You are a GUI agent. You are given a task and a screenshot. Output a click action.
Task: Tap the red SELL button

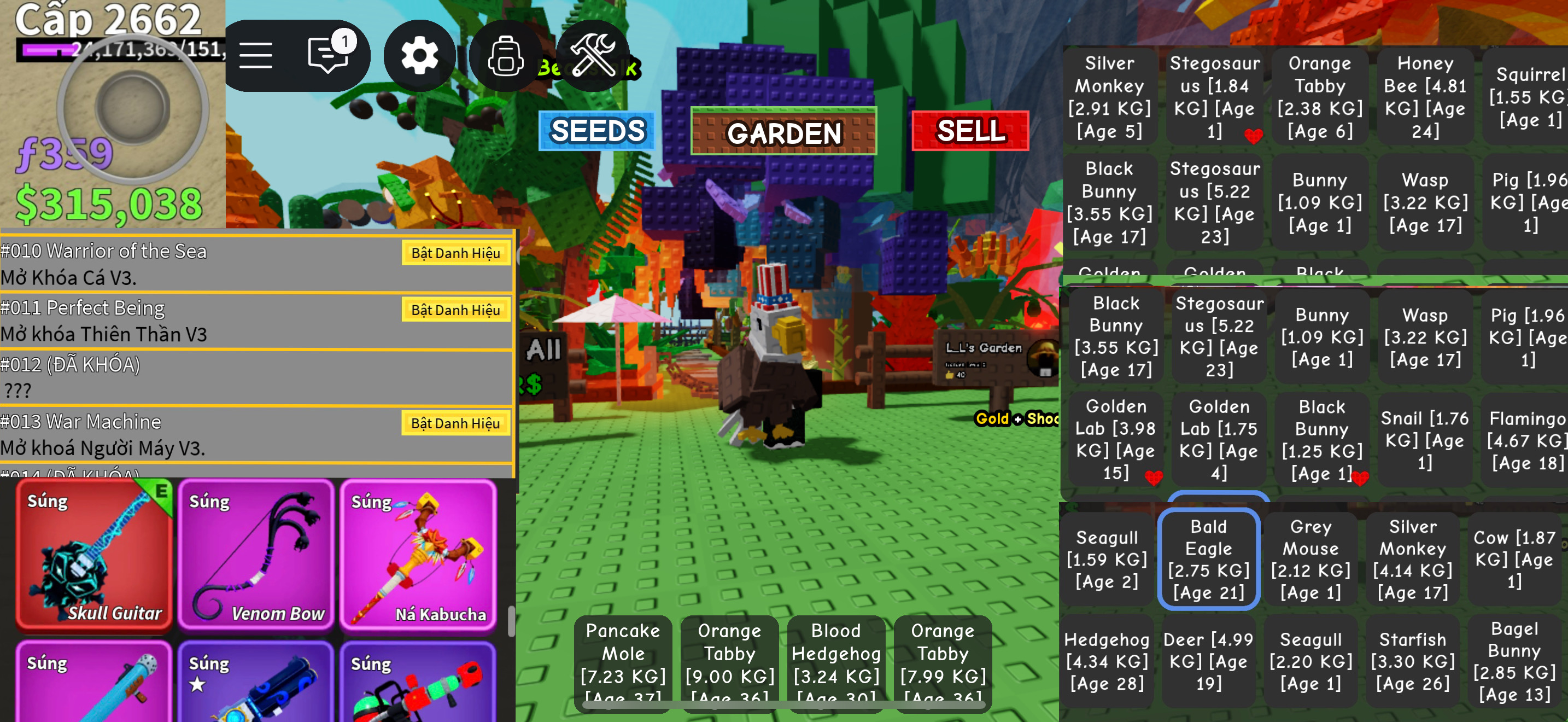(970, 131)
